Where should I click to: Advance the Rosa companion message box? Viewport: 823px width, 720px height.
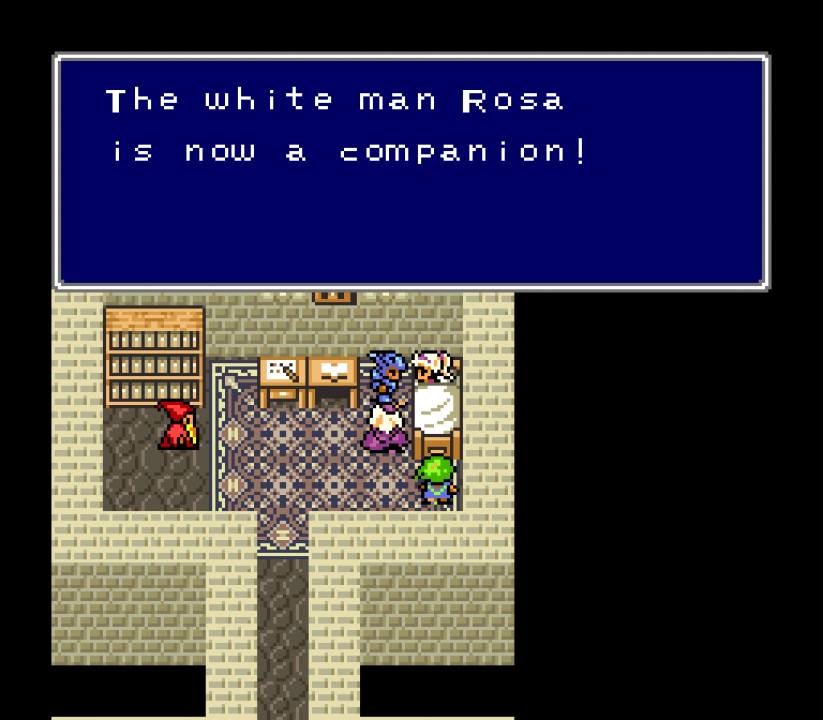click(411, 172)
